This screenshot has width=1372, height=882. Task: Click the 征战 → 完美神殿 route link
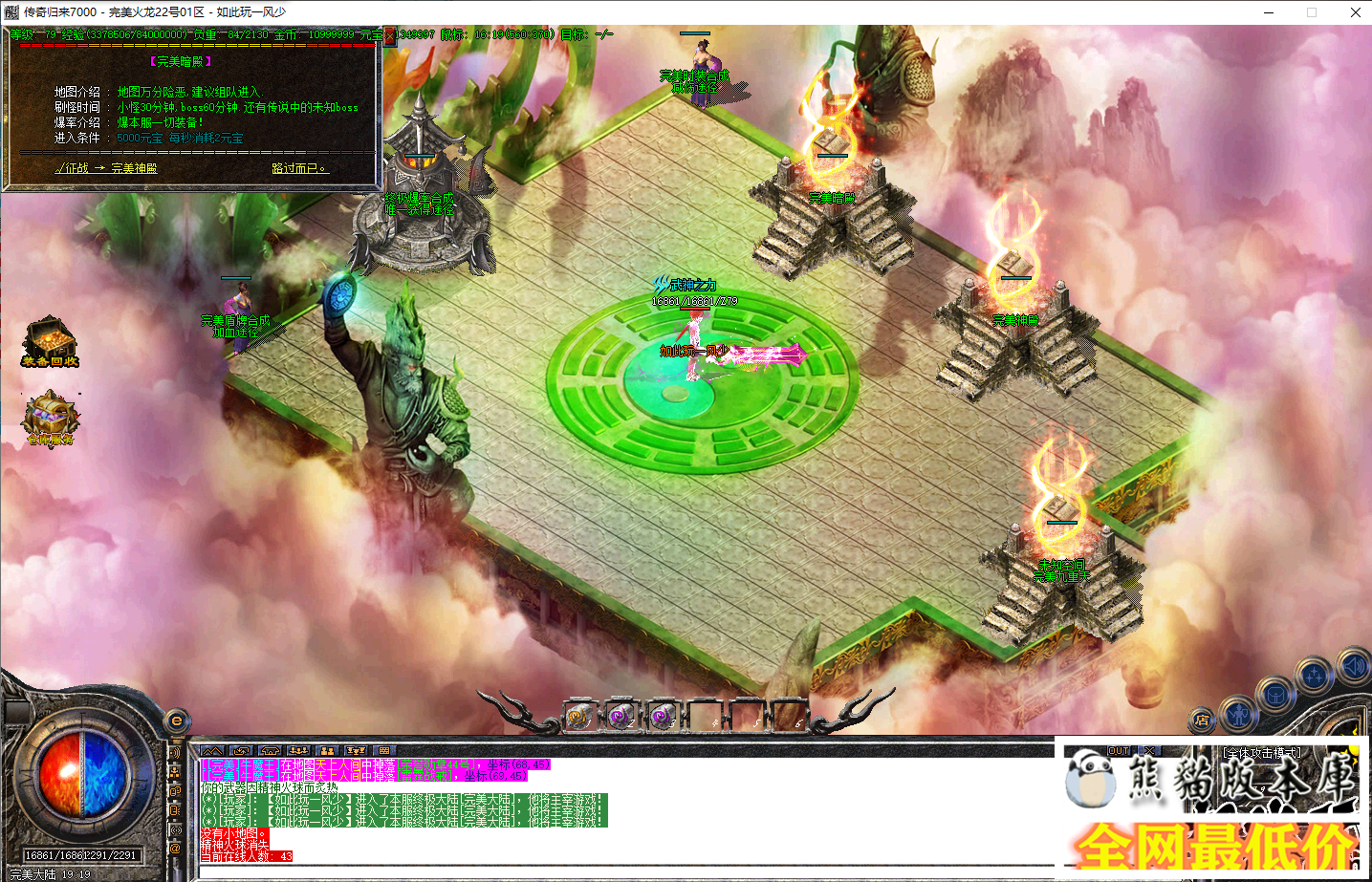(107, 167)
